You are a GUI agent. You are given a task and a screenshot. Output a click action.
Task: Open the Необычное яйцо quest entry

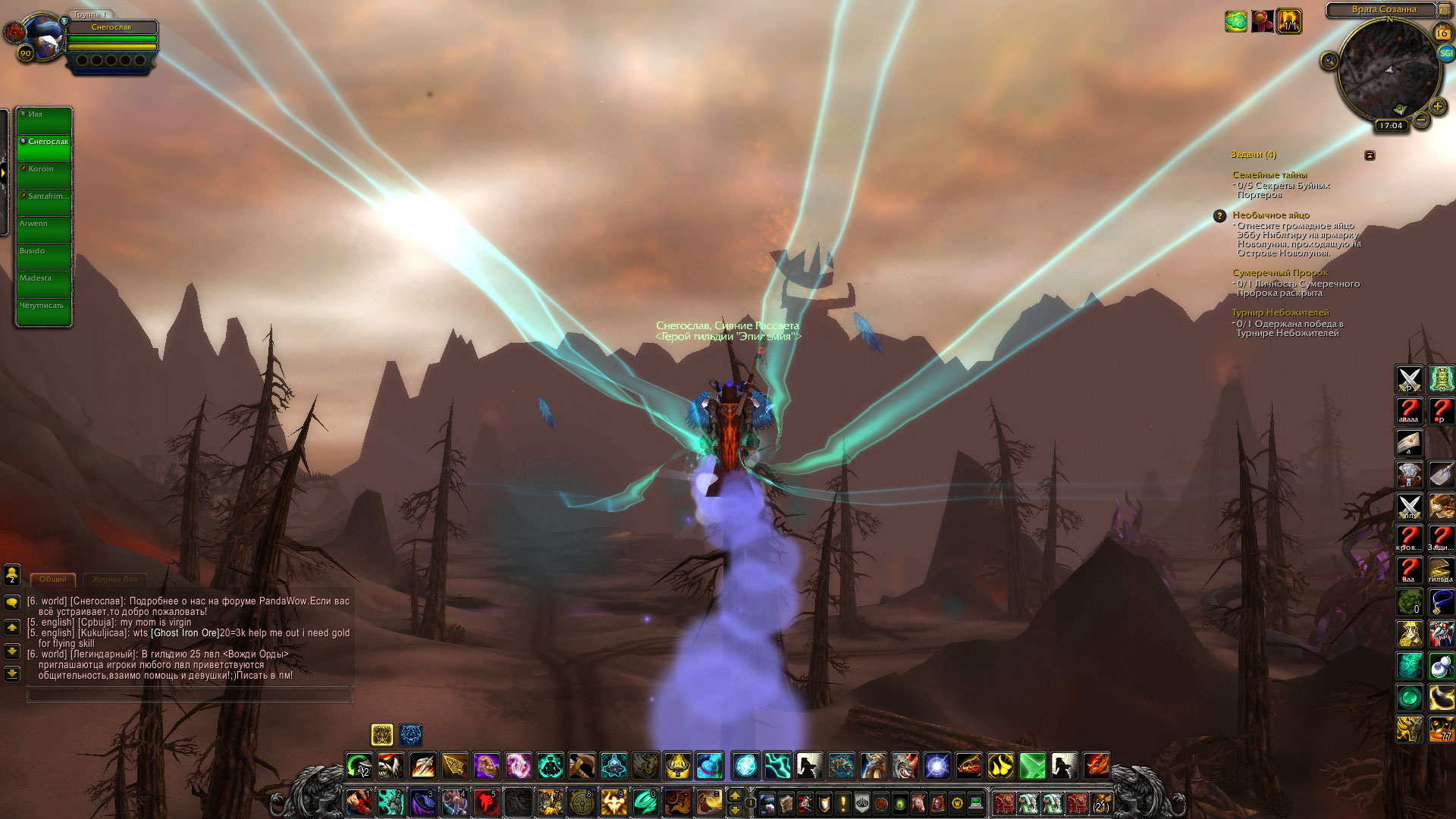(1270, 215)
